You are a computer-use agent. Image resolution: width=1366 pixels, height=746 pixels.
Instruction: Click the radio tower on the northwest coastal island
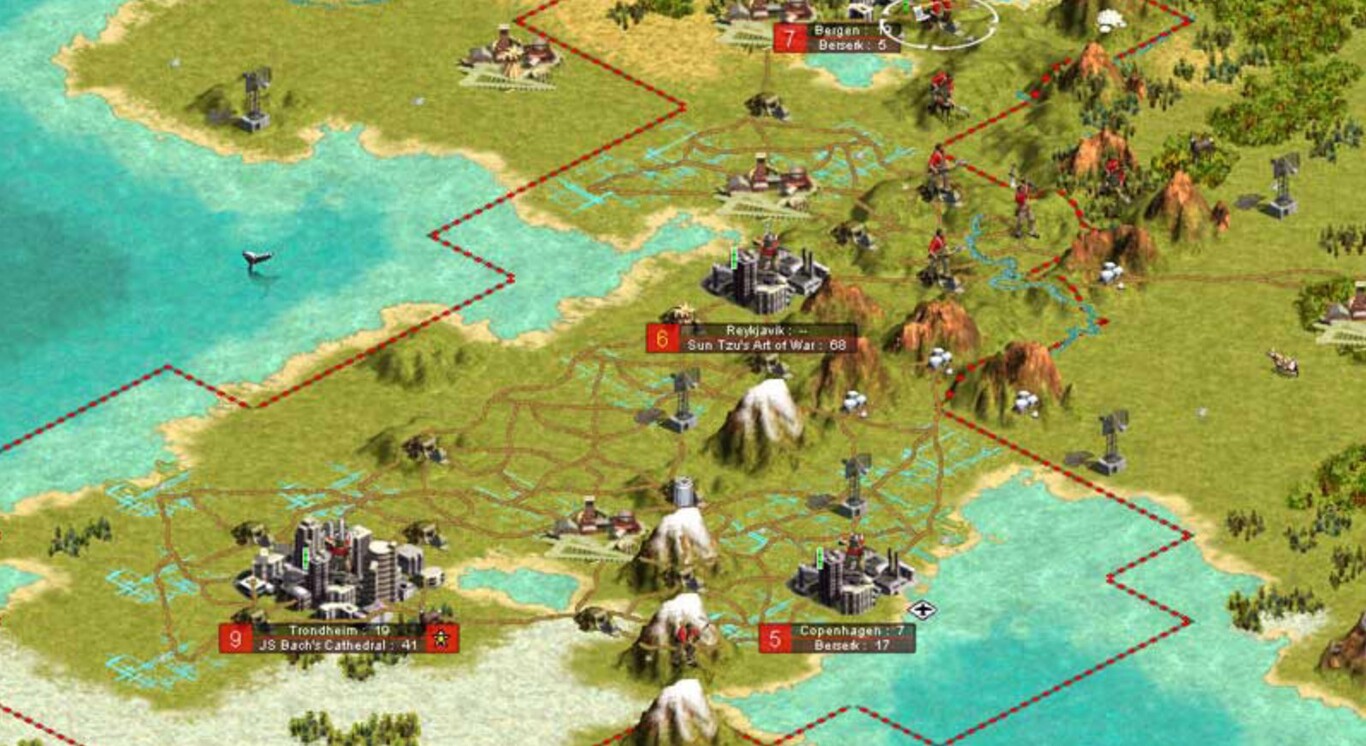(x=253, y=99)
